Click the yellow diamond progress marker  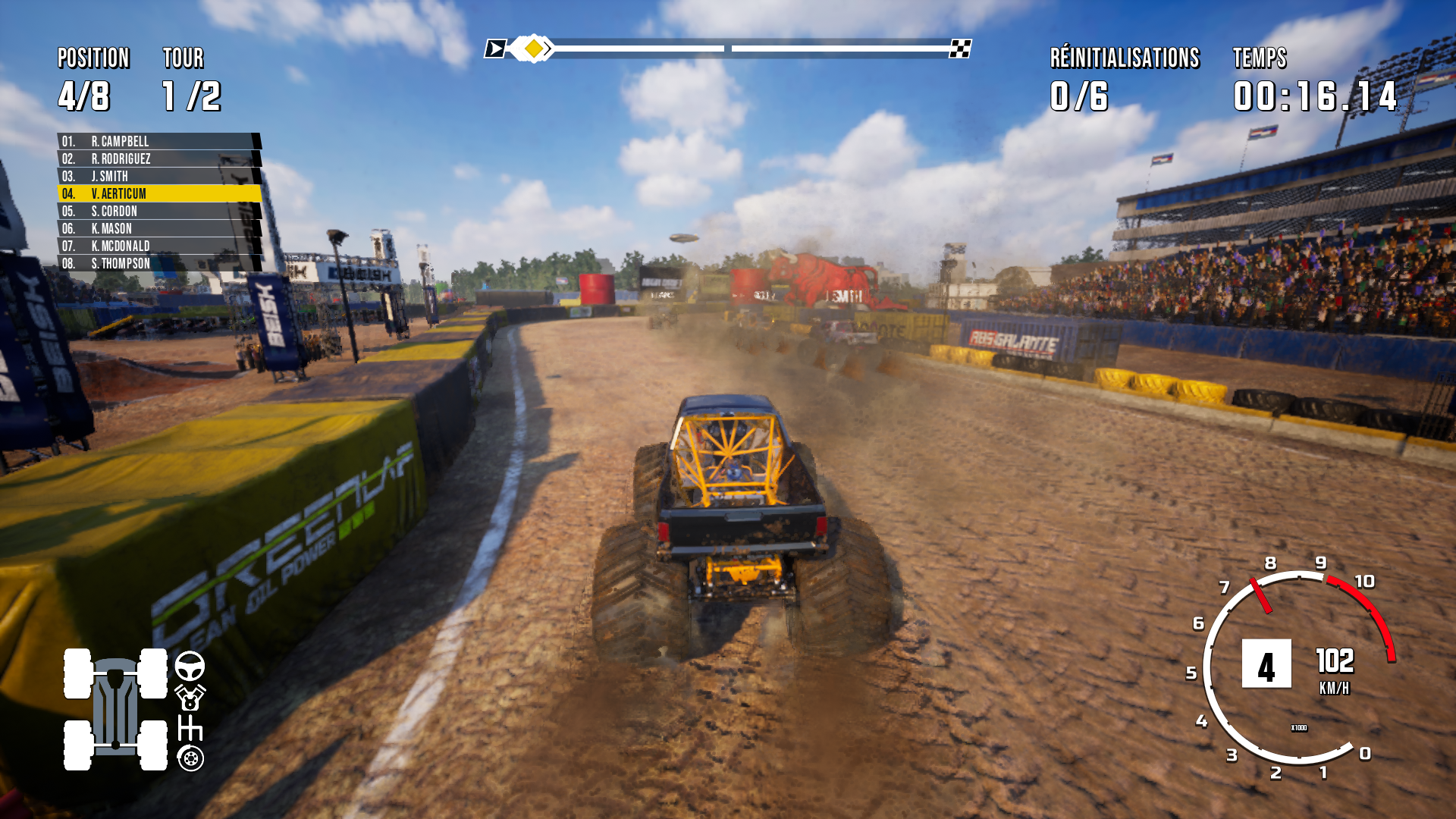[534, 49]
